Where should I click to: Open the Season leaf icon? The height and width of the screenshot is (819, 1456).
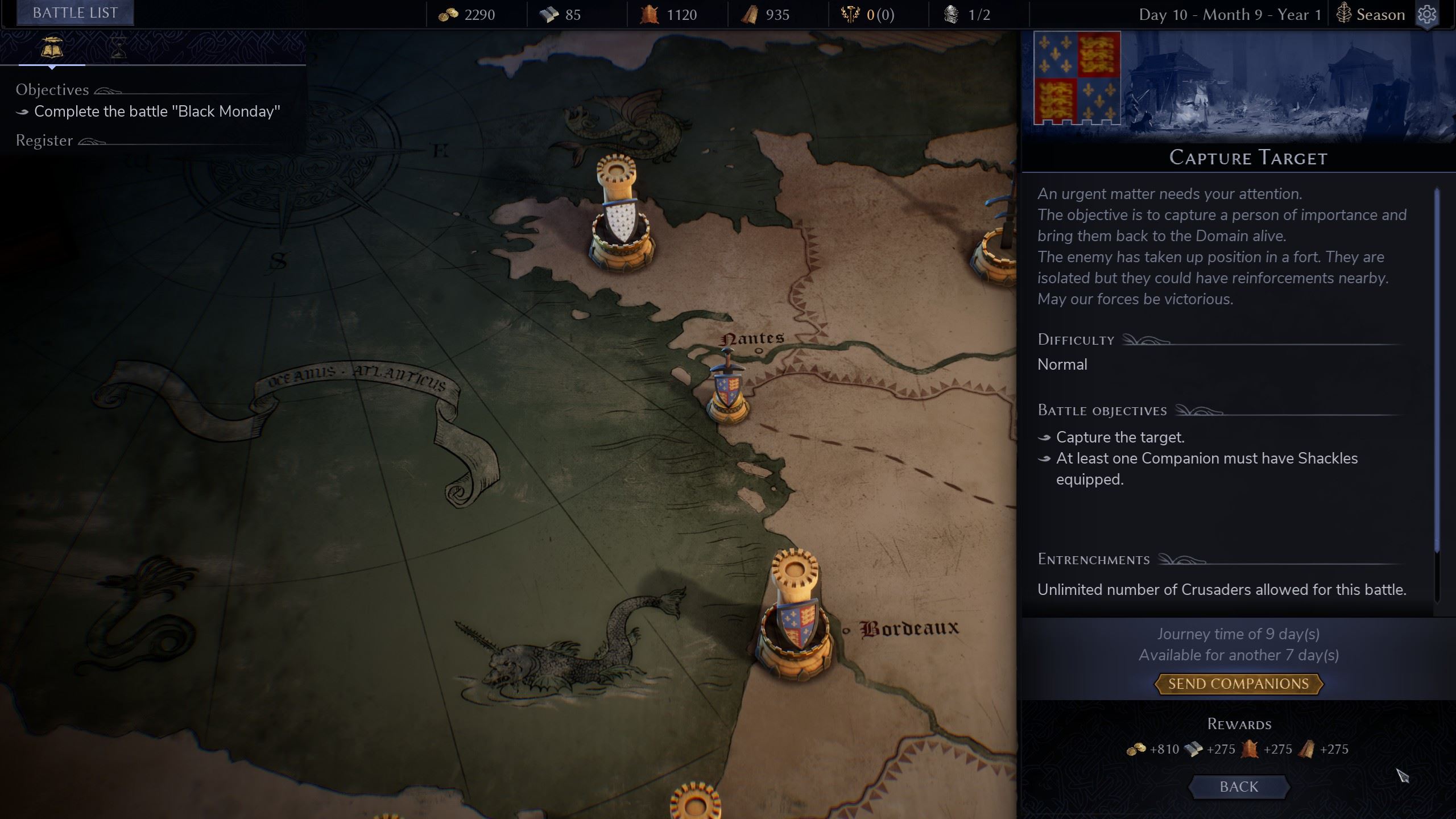1343,14
